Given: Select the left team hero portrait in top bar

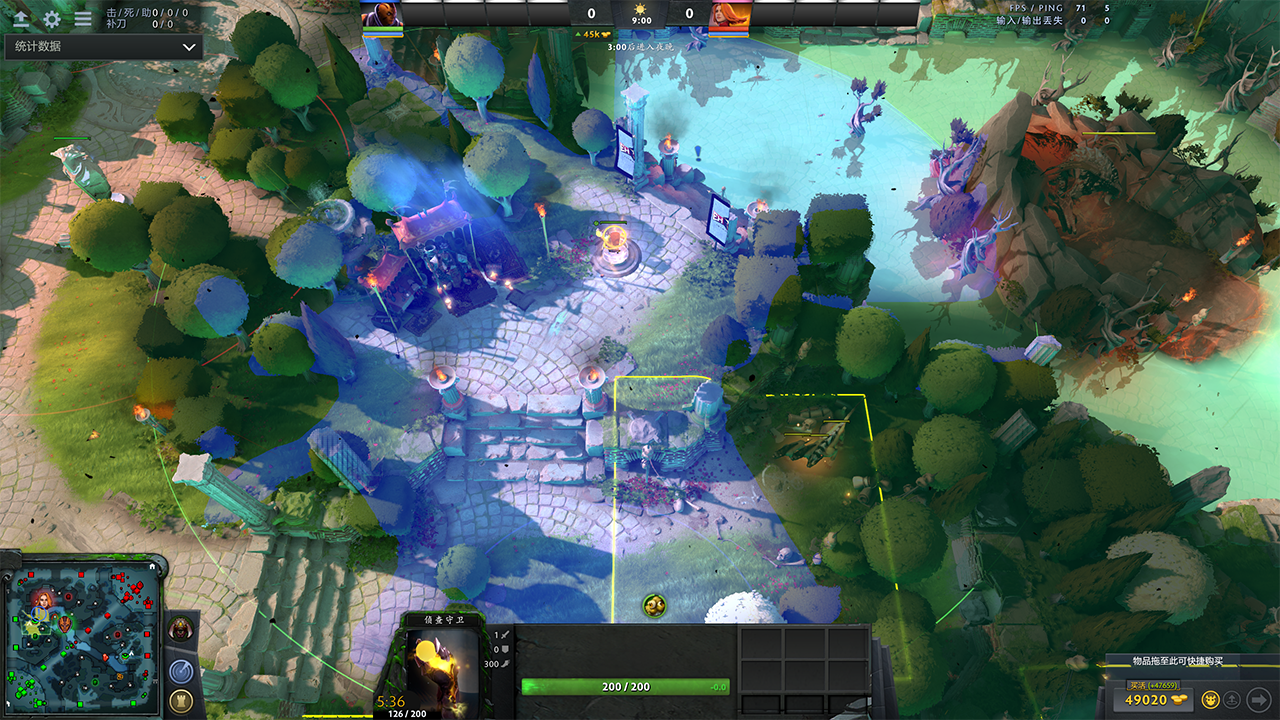Looking at the screenshot, I should tap(382, 14).
